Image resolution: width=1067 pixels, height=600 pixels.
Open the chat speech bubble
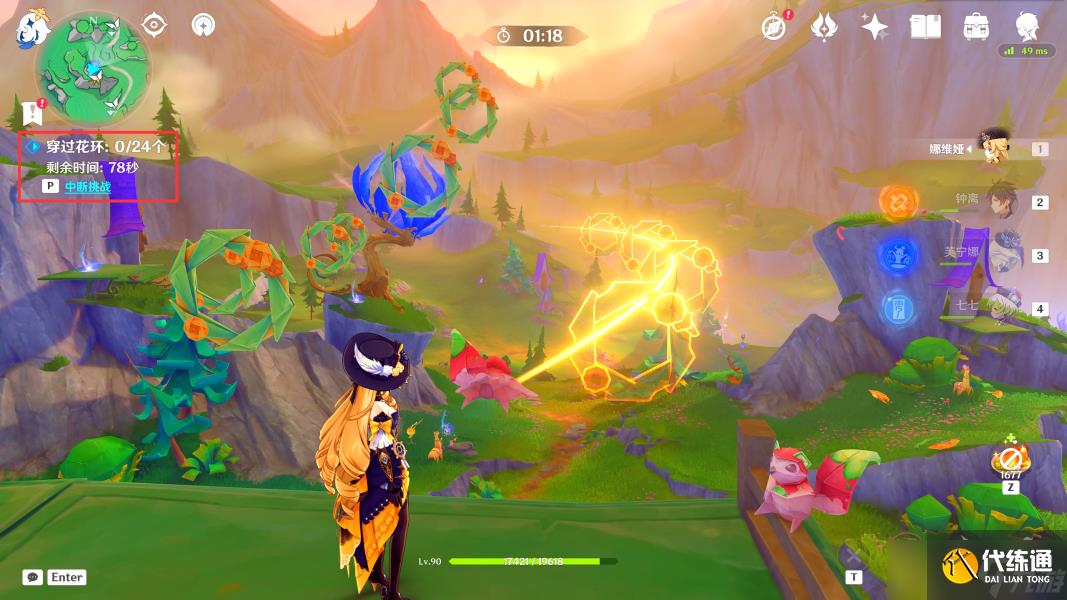point(33,577)
